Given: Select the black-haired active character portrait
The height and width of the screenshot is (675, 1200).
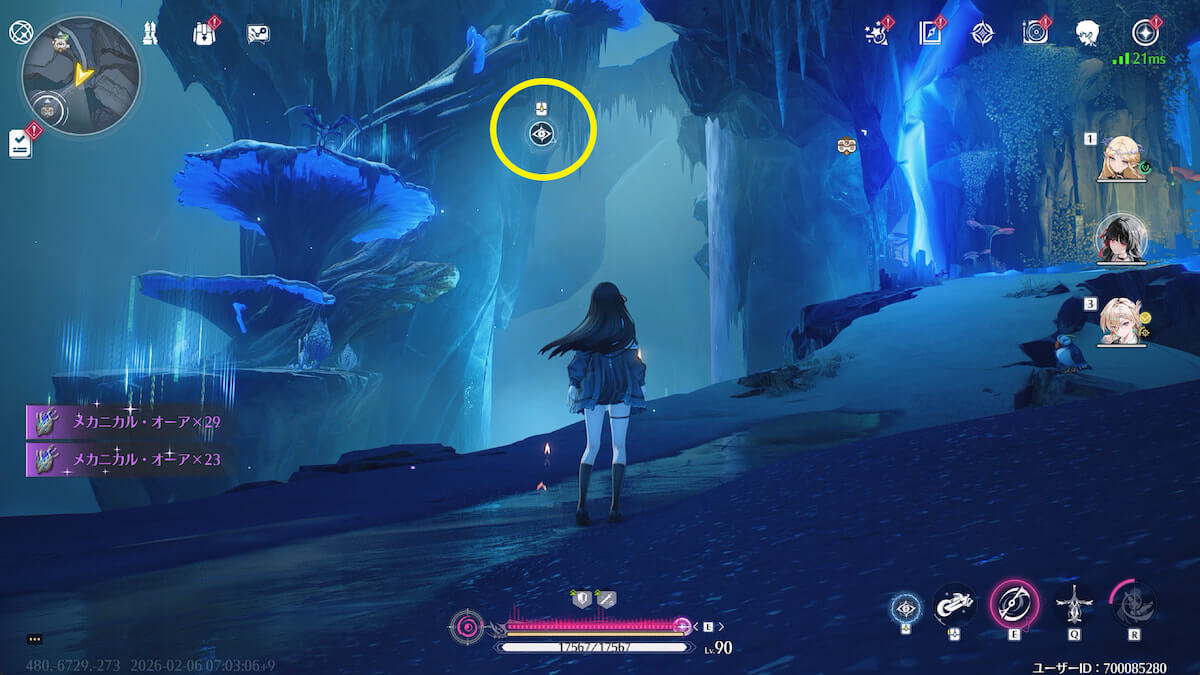Looking at the screenshot, I should (1122, 238).
